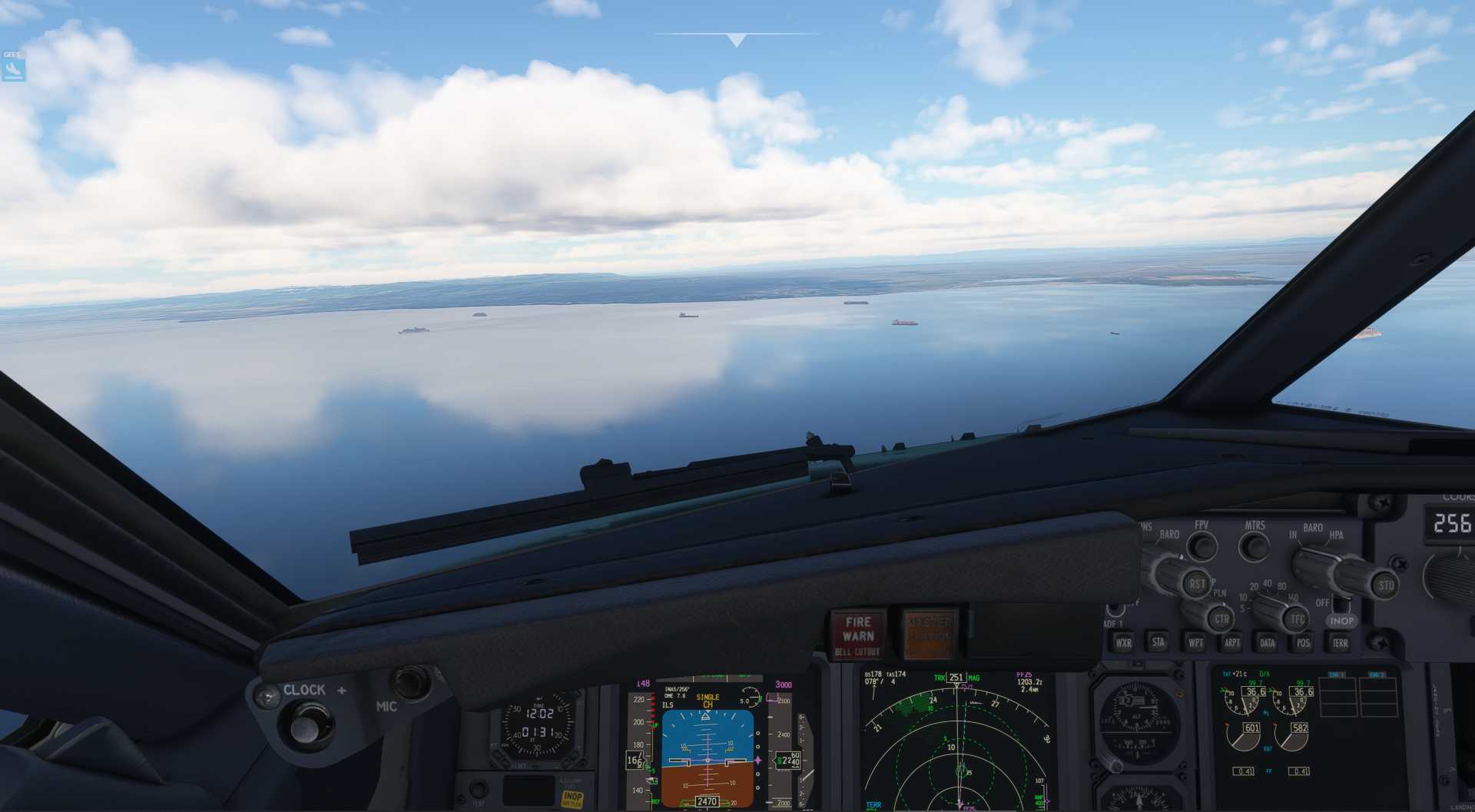Push the MTRS meters button

click(x=1256, y=547)
